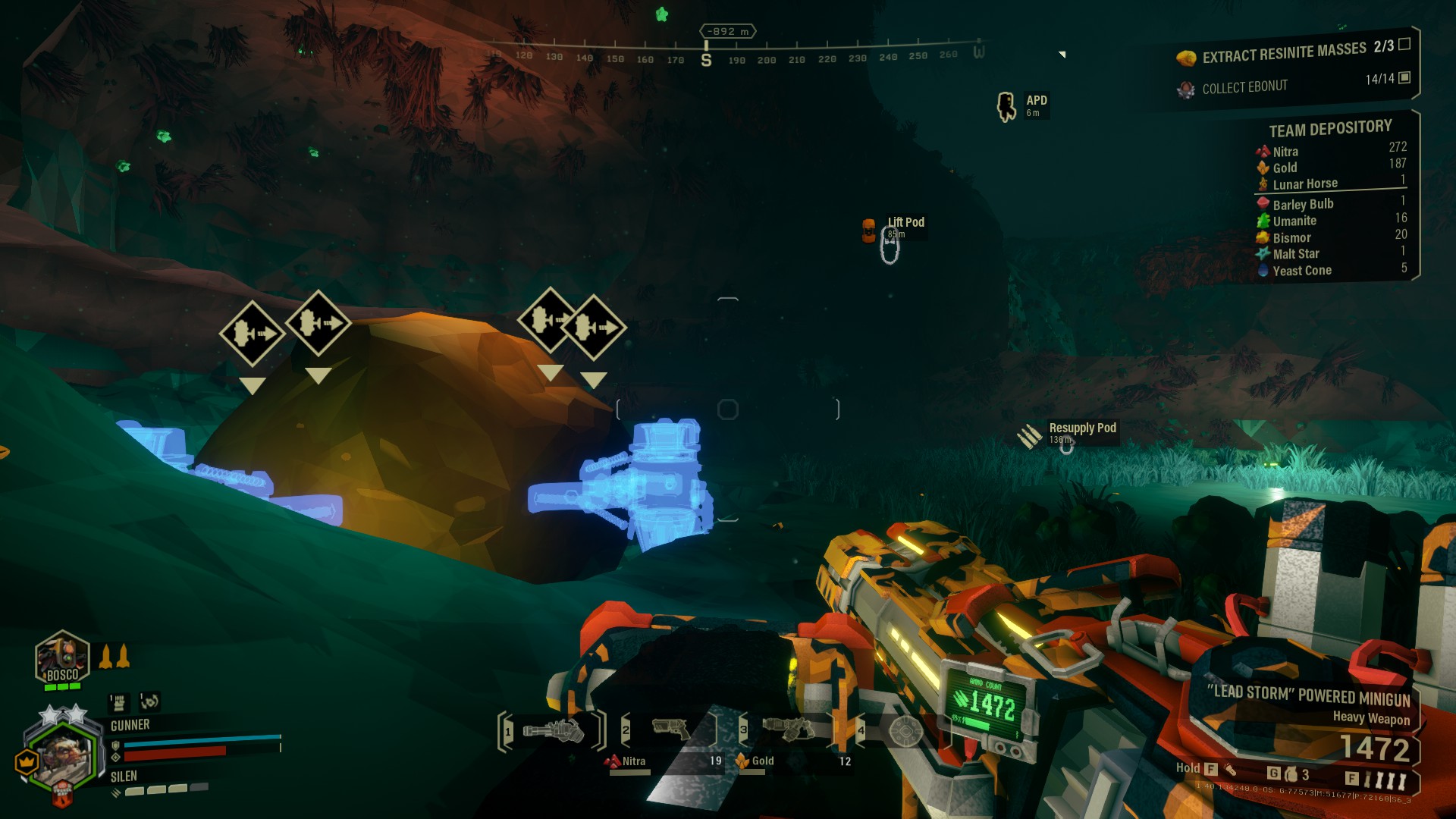
Task: Switch to the revolver in slot 2
Action: click(671, 730)
